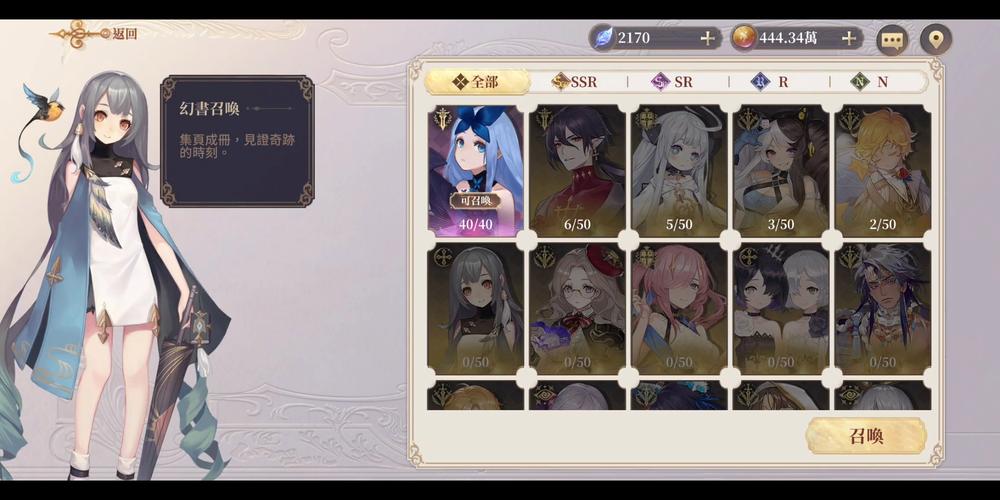This screenshot has height=500, width=1000.
Task: Add more gold coin currency
Action: pyautogui.click(x=849, y=38)
